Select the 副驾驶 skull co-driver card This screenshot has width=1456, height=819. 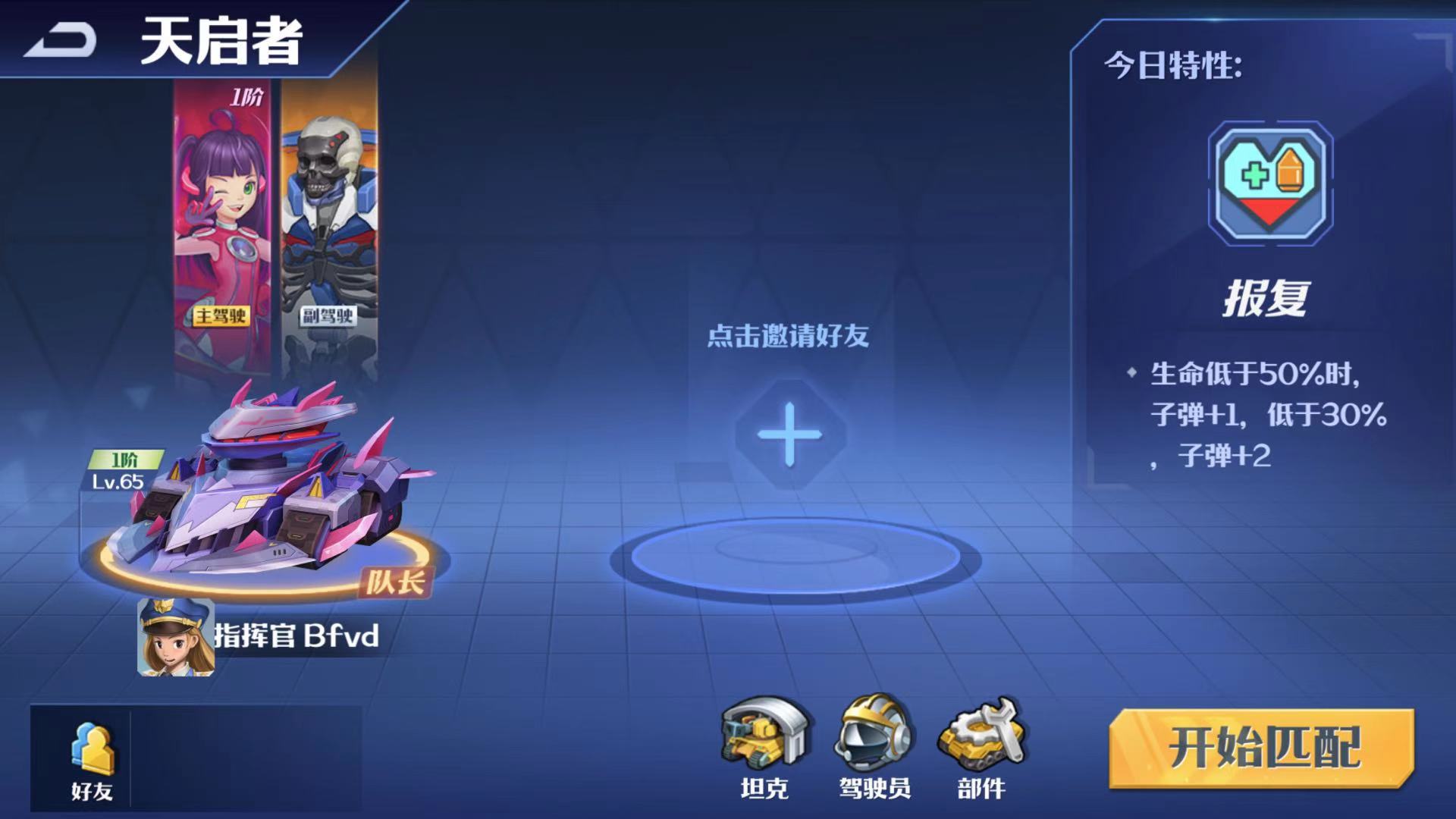pos(329,227)
